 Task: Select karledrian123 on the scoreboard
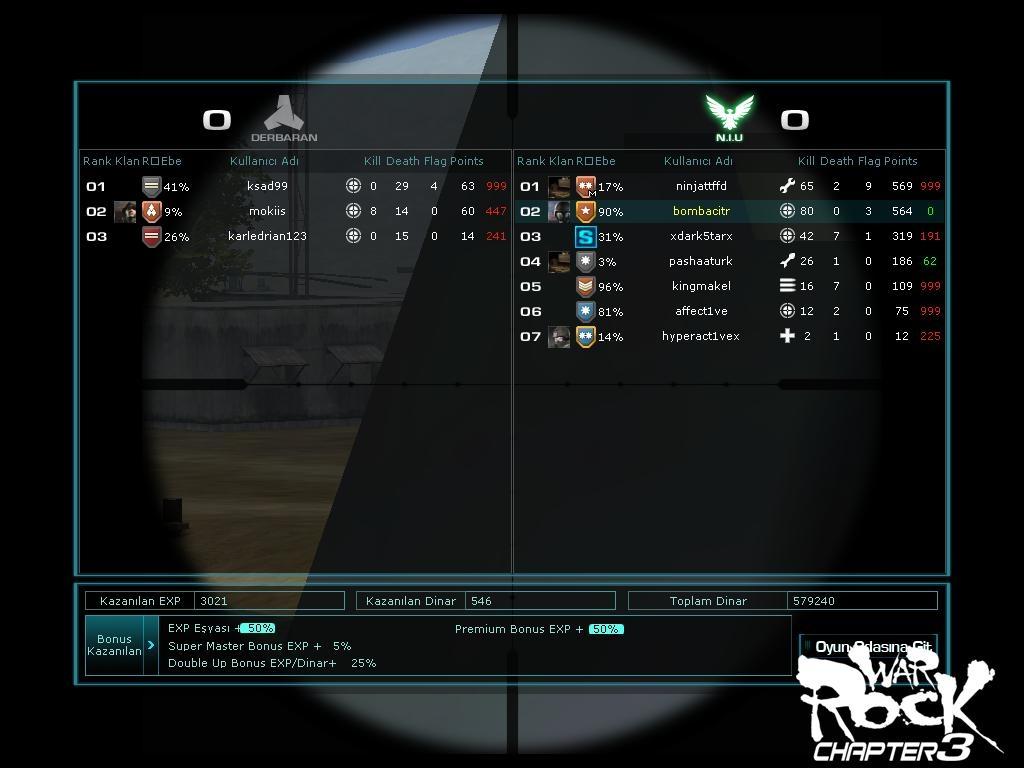pyautogui.click(x=267, y=236)
